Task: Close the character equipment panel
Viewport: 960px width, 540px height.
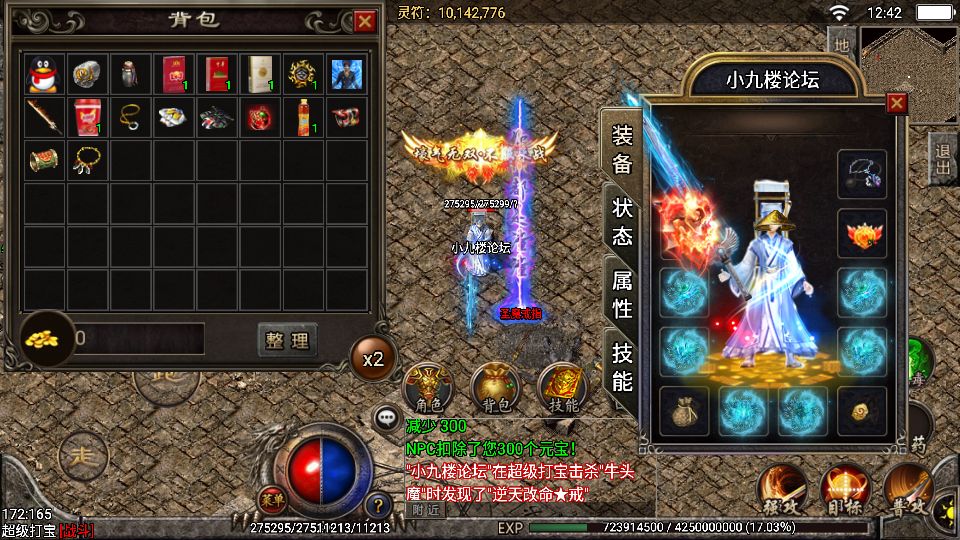Action: [896, 103]
